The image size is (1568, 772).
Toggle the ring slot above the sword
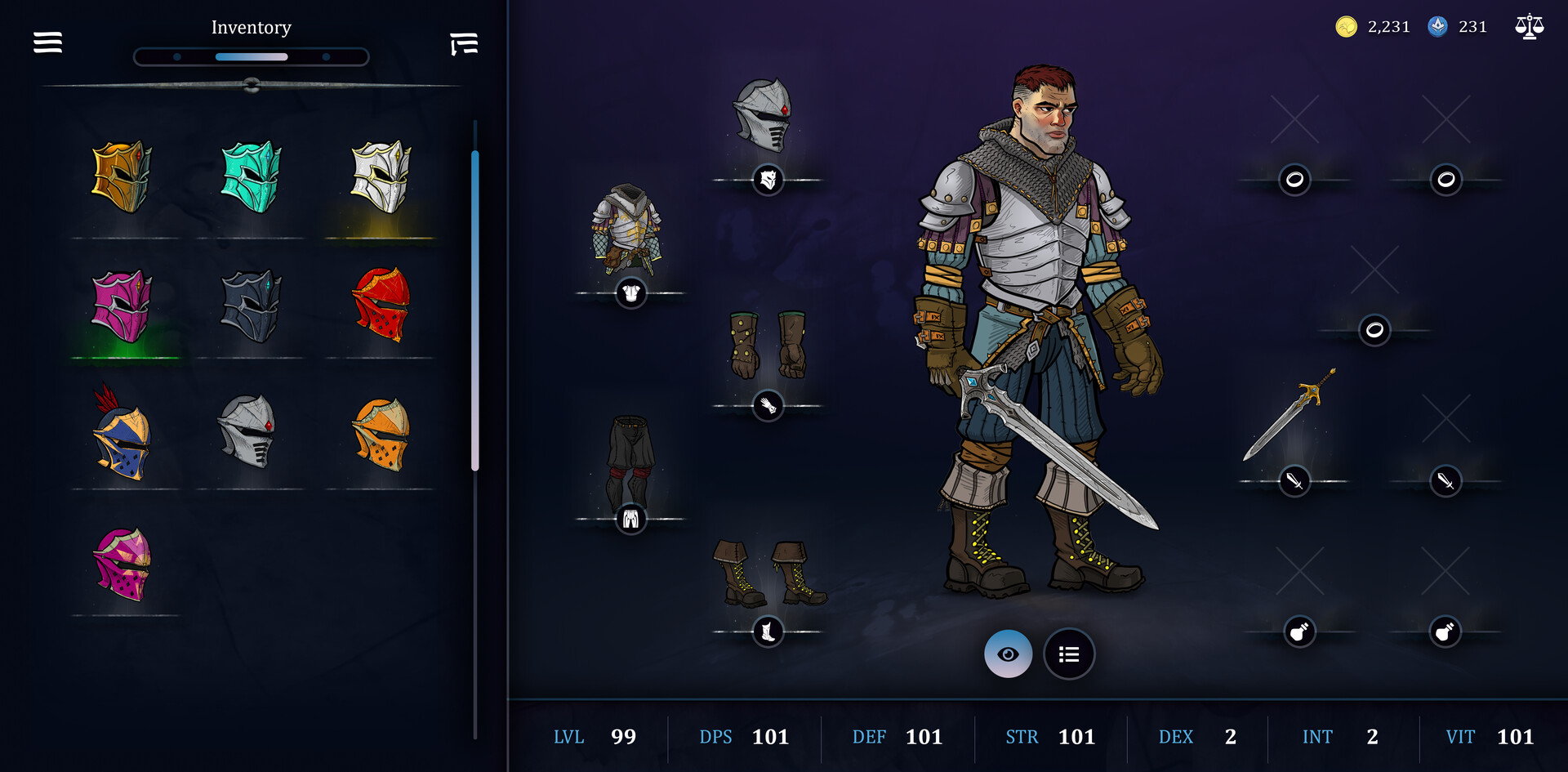1375,331
